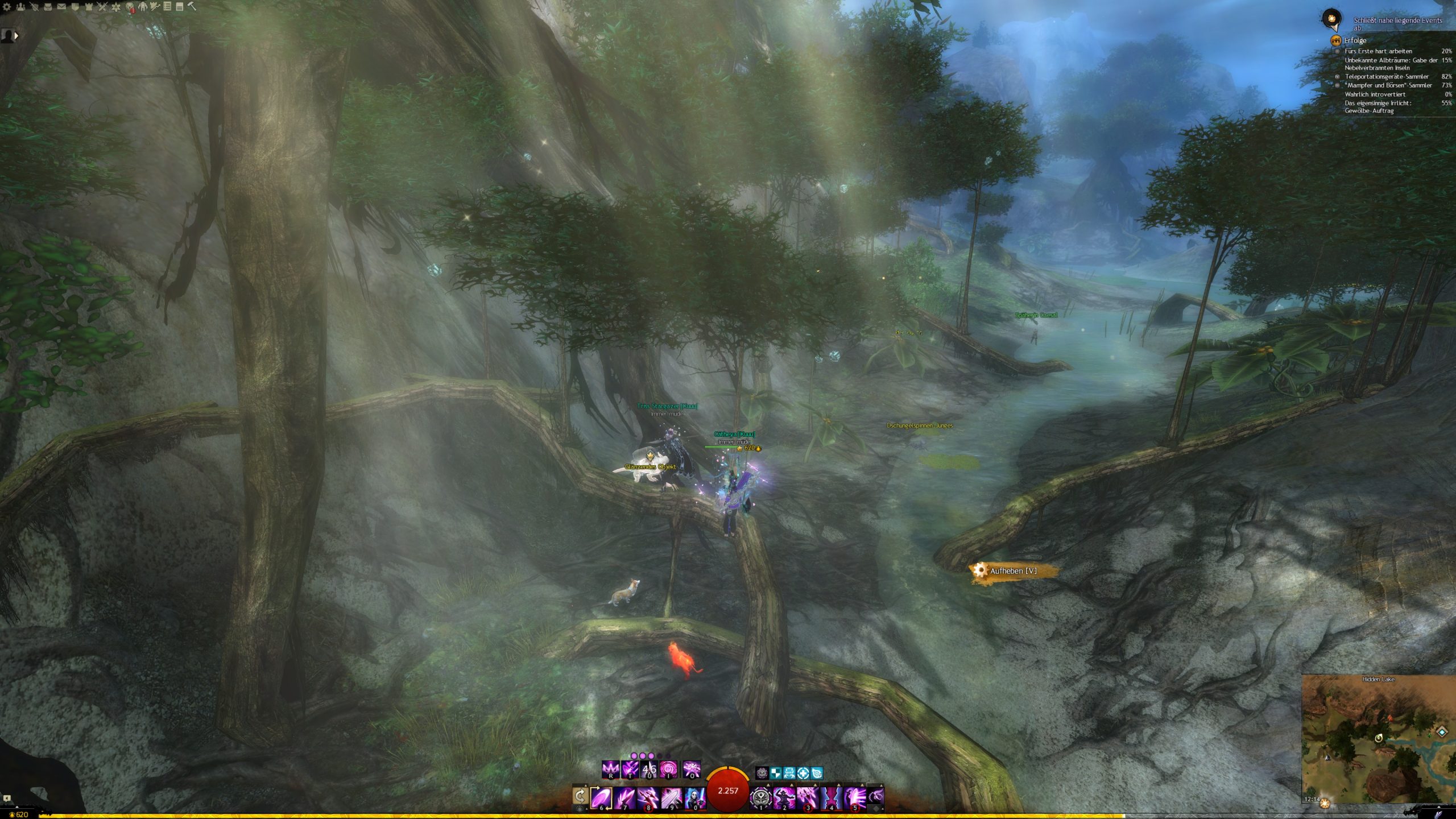Click the hammer icon in the top menu

[192, 6]
